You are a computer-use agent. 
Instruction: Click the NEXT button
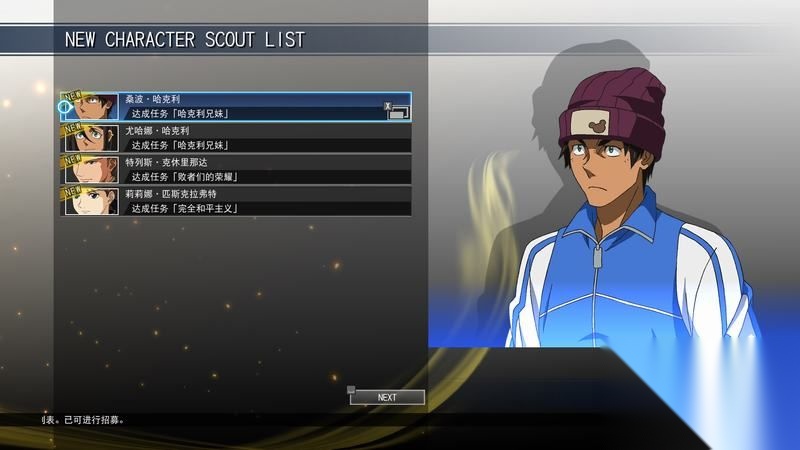point(387,397)
